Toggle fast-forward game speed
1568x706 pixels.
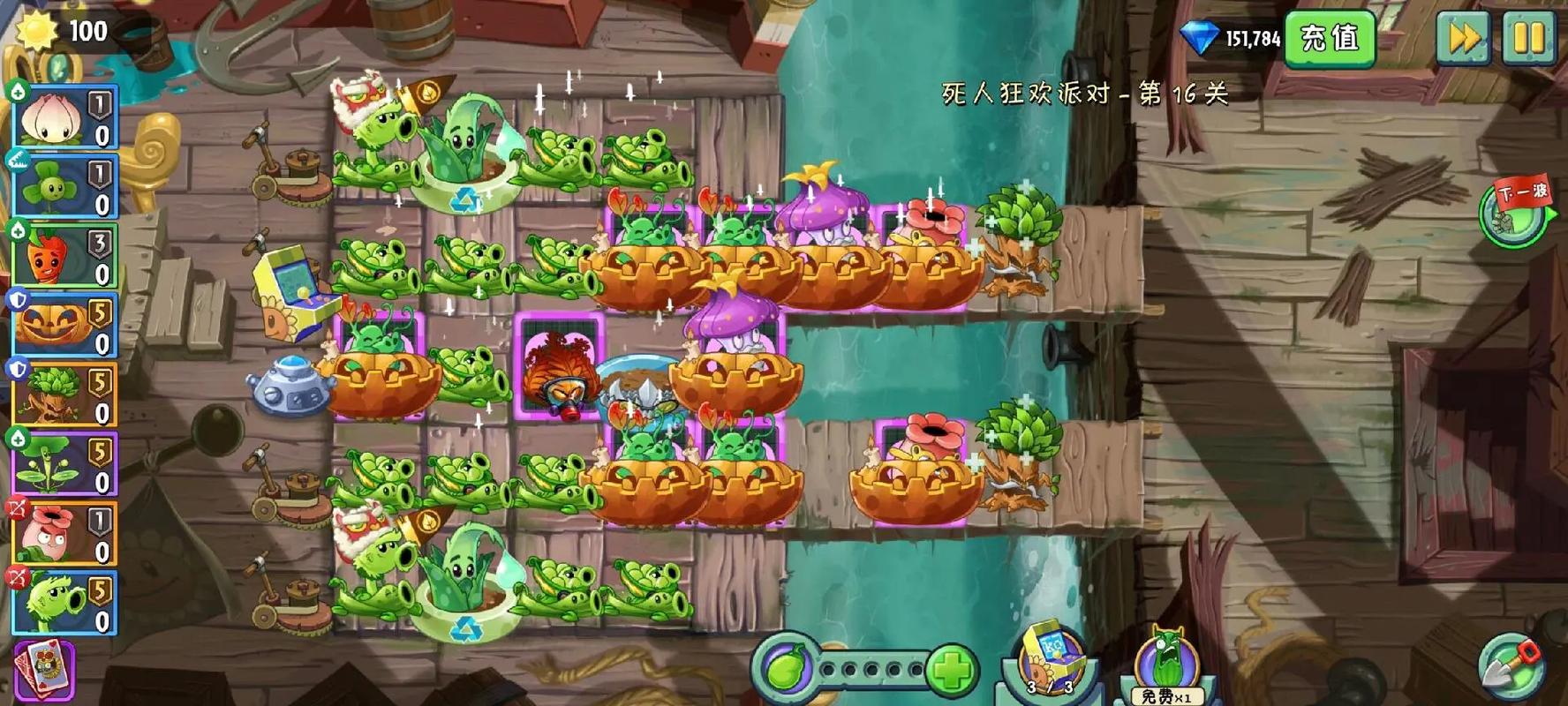(x=1463, y=35)
